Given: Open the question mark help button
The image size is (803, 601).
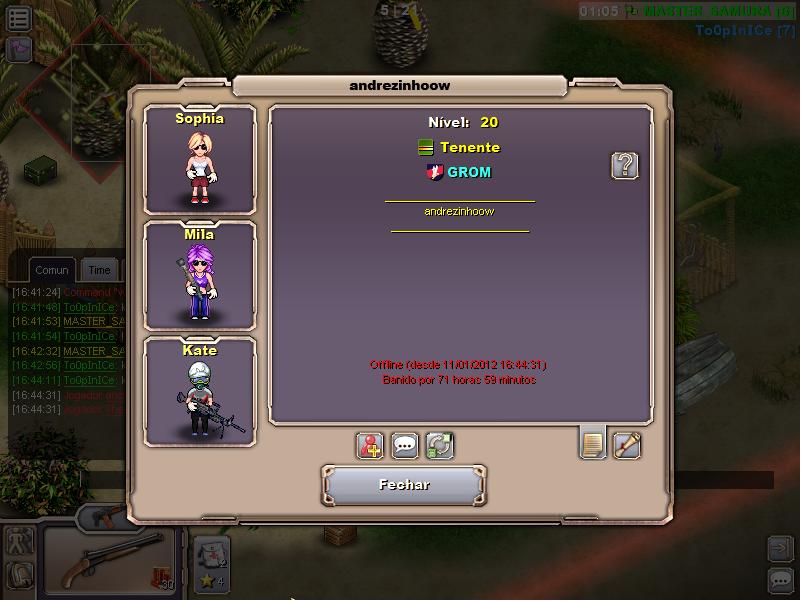Looking at the screenshot, I should click(x=625, y=165).
